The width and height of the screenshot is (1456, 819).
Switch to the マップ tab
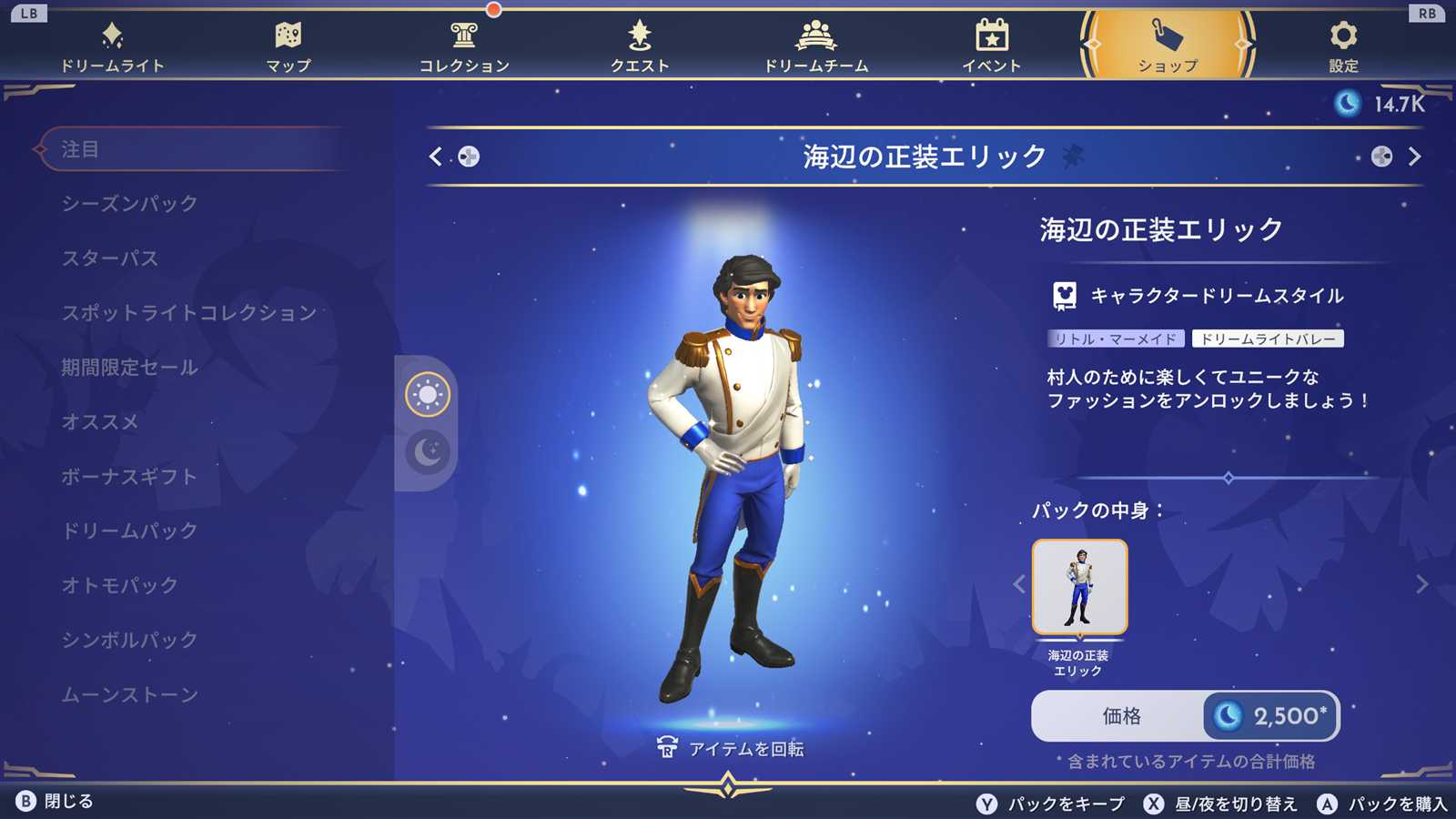[x=288, y=47]
